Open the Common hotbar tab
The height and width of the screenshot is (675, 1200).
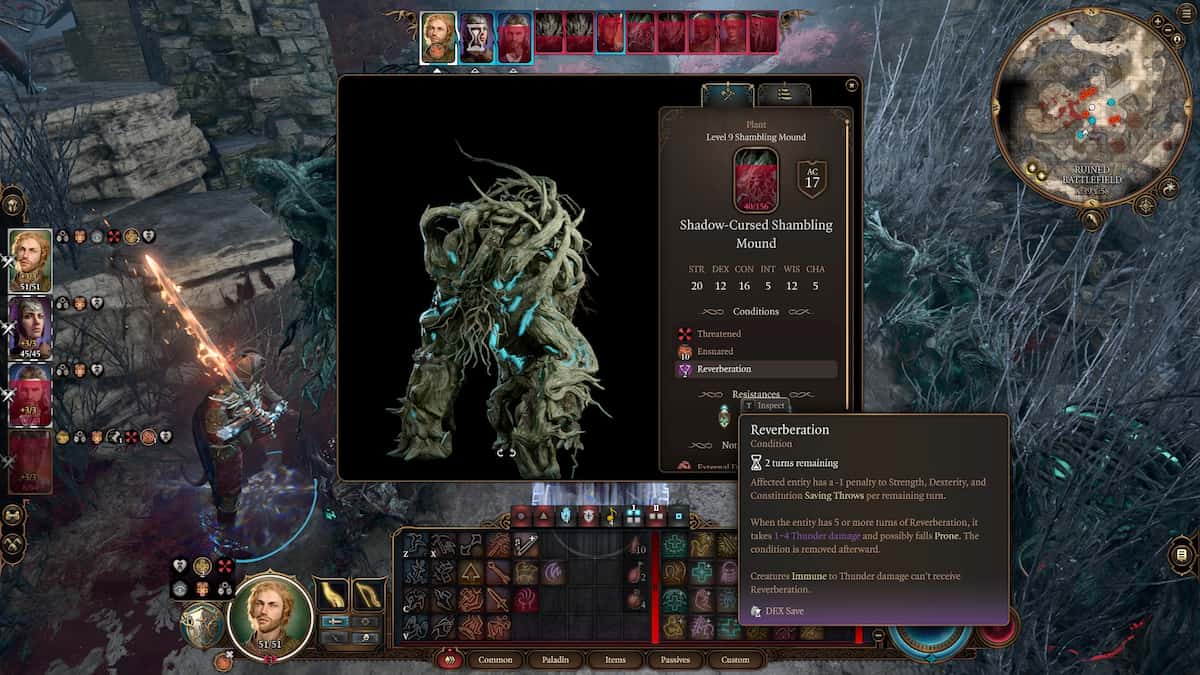[496, 659]
